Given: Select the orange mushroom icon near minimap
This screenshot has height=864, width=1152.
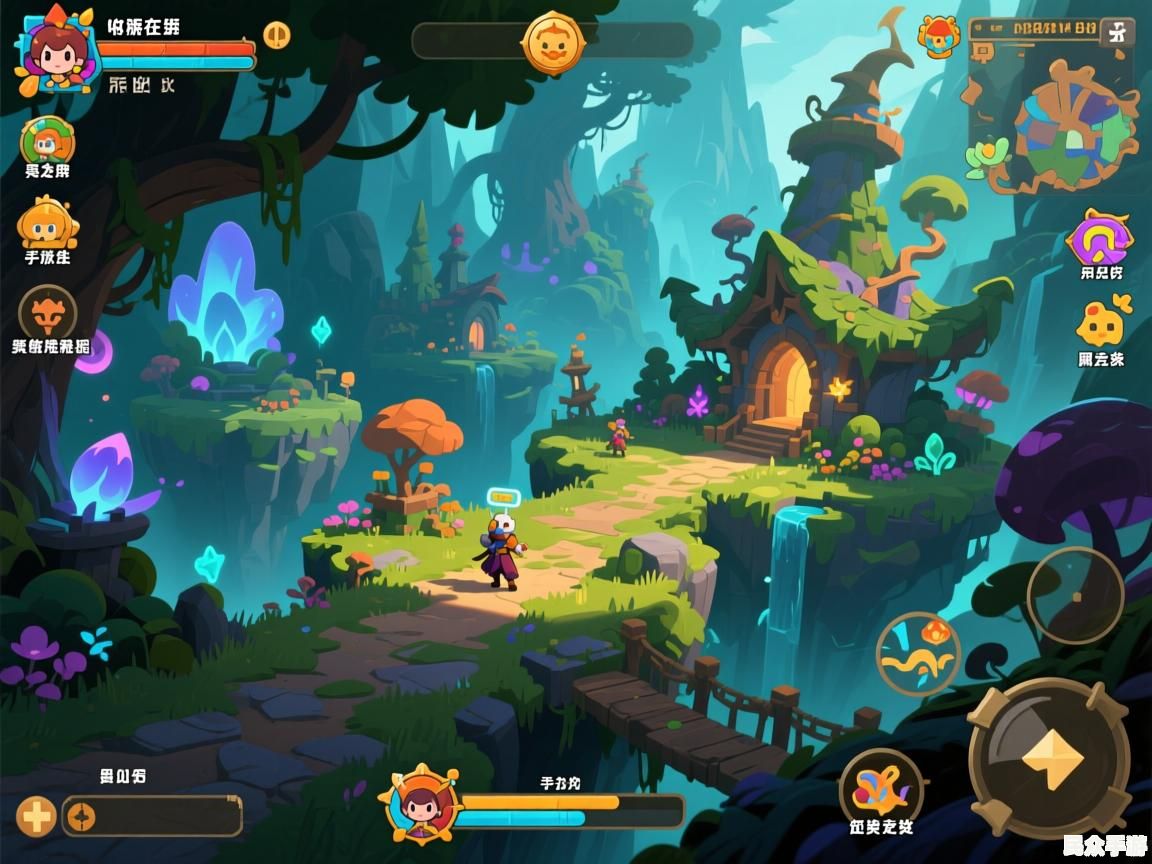Looking at the screenshot, I should (938, 38).
